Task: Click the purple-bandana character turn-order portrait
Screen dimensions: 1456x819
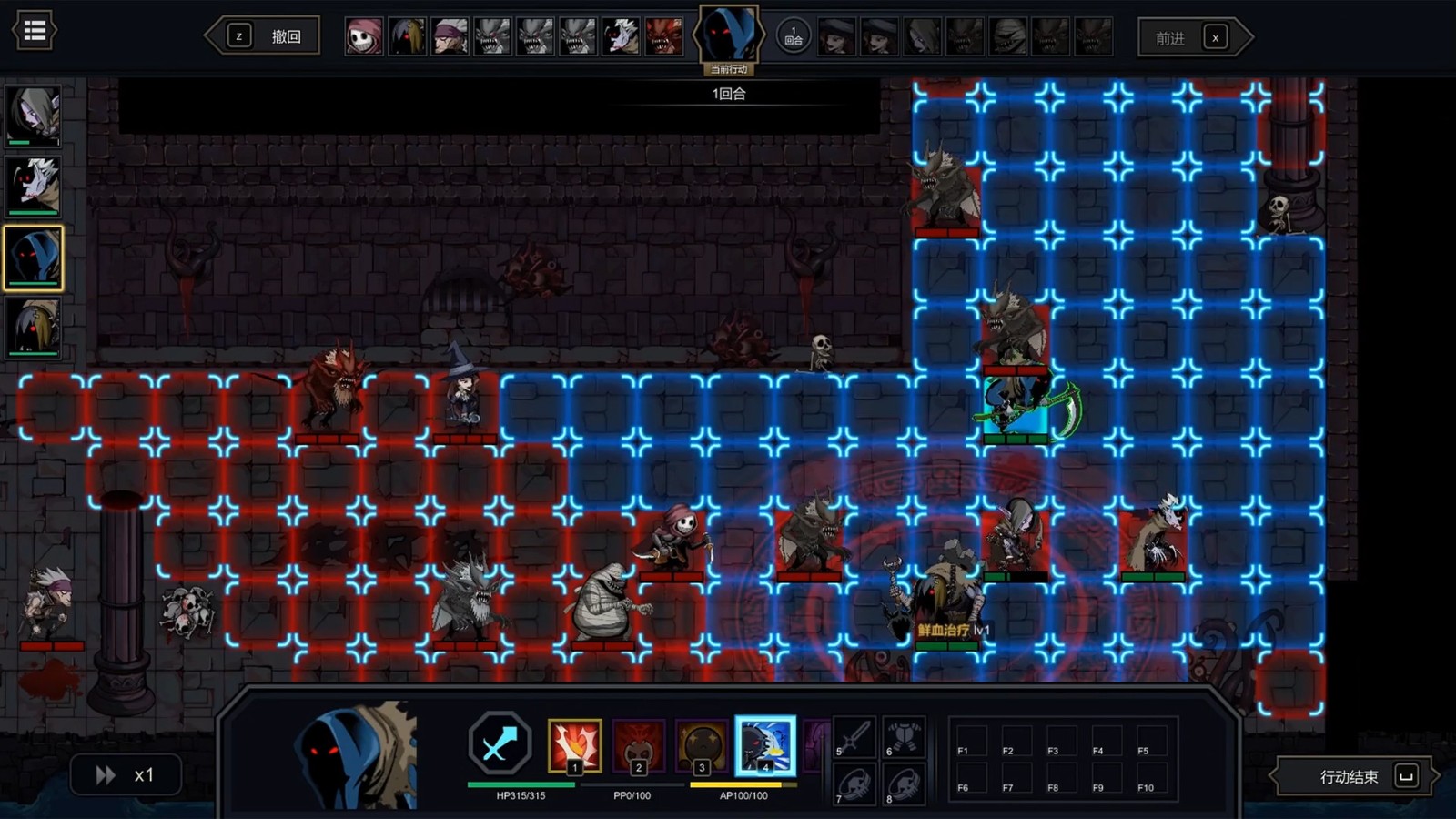Action: point(450,37)
